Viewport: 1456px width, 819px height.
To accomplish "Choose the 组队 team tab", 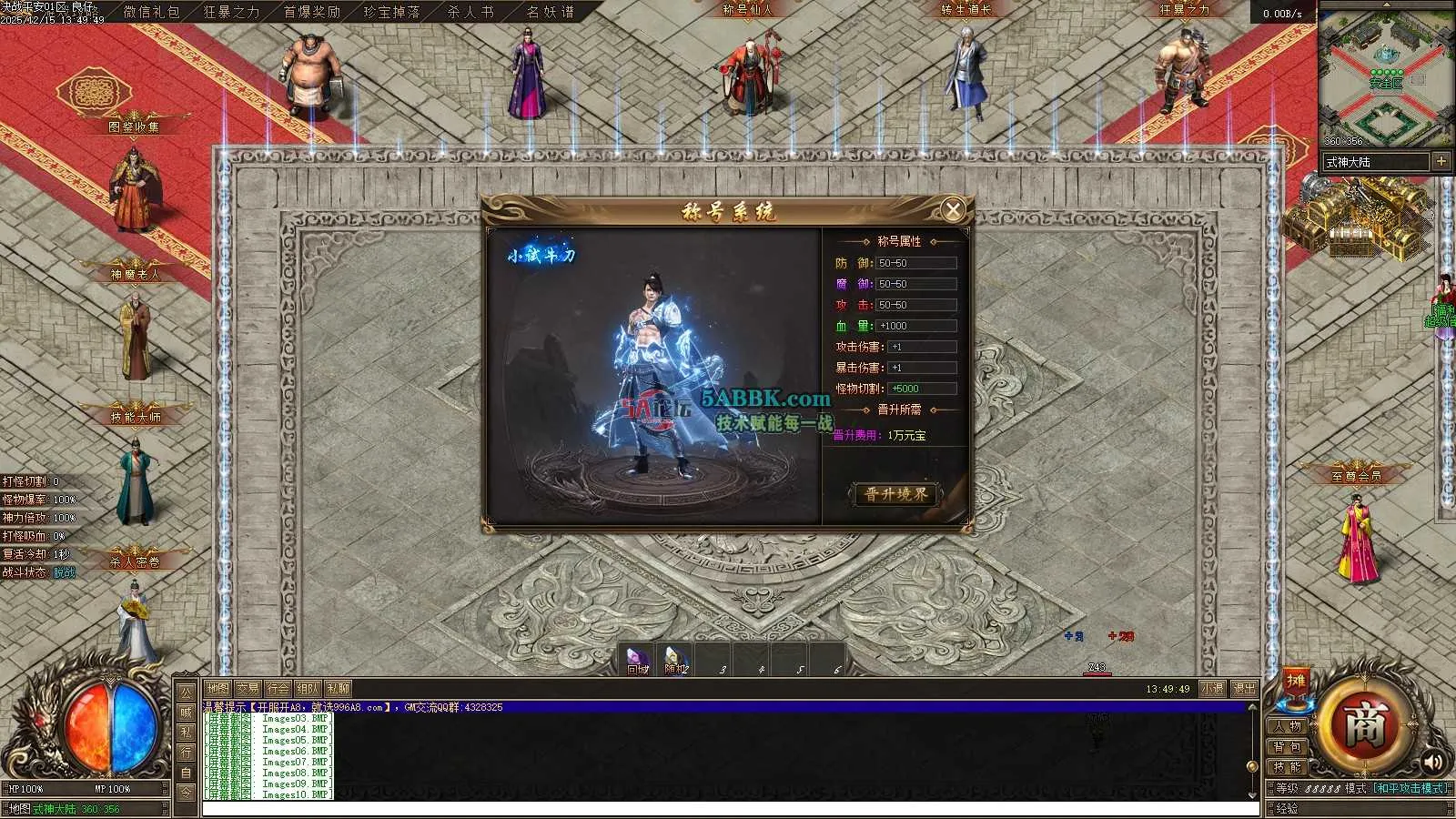I will [x=308, y=689].
